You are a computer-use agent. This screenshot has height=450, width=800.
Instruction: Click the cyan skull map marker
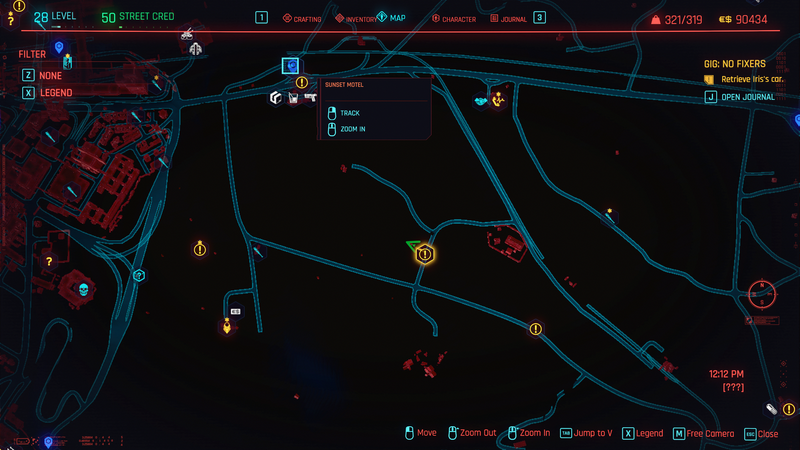[84, 290]
